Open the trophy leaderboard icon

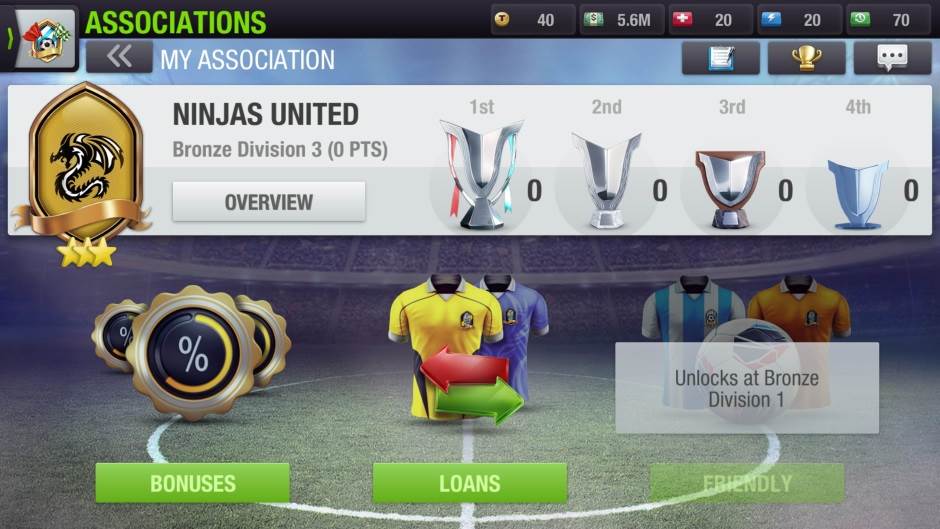pyautogui.click(x=806, y=58)
